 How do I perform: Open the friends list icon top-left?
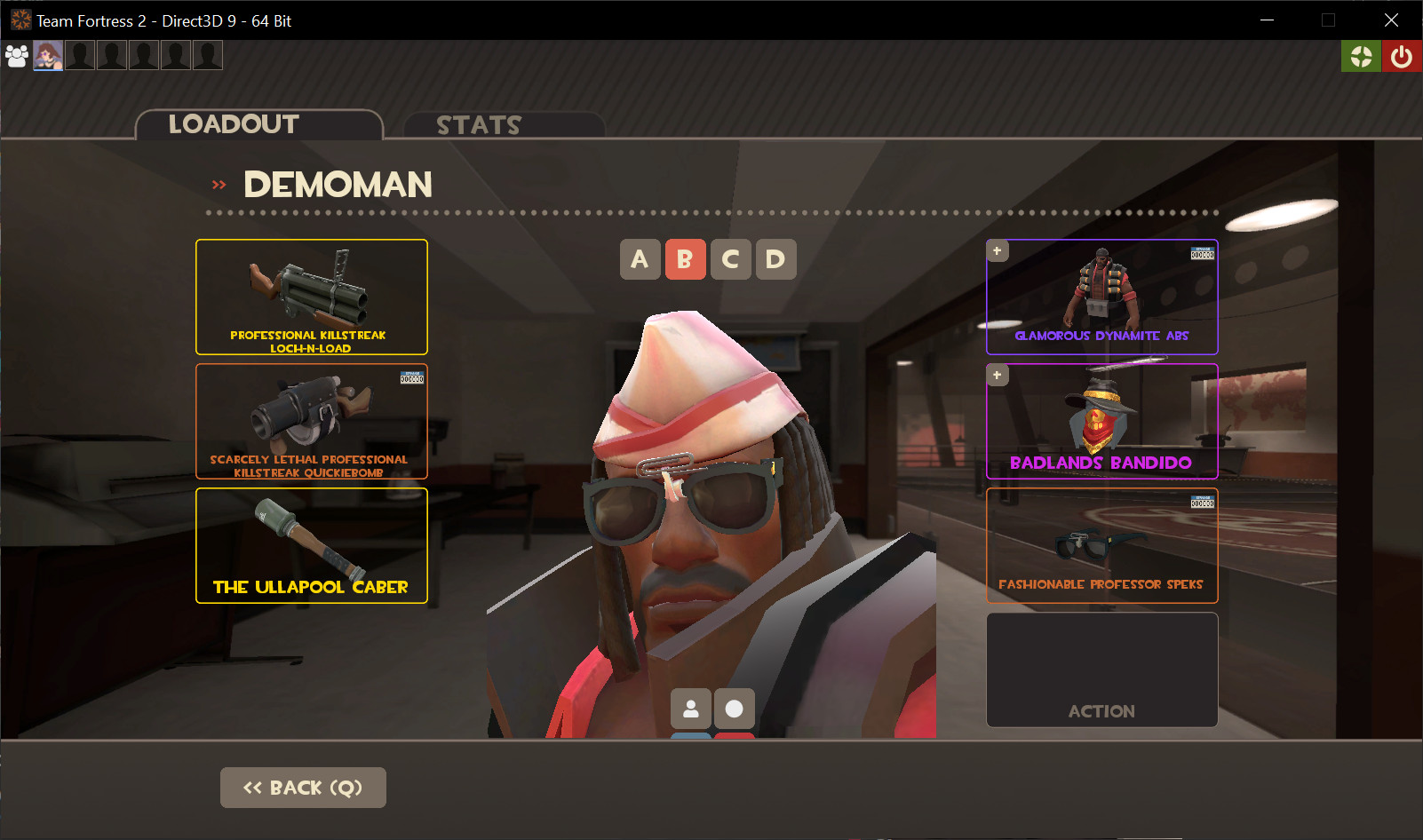coord(16,55)
